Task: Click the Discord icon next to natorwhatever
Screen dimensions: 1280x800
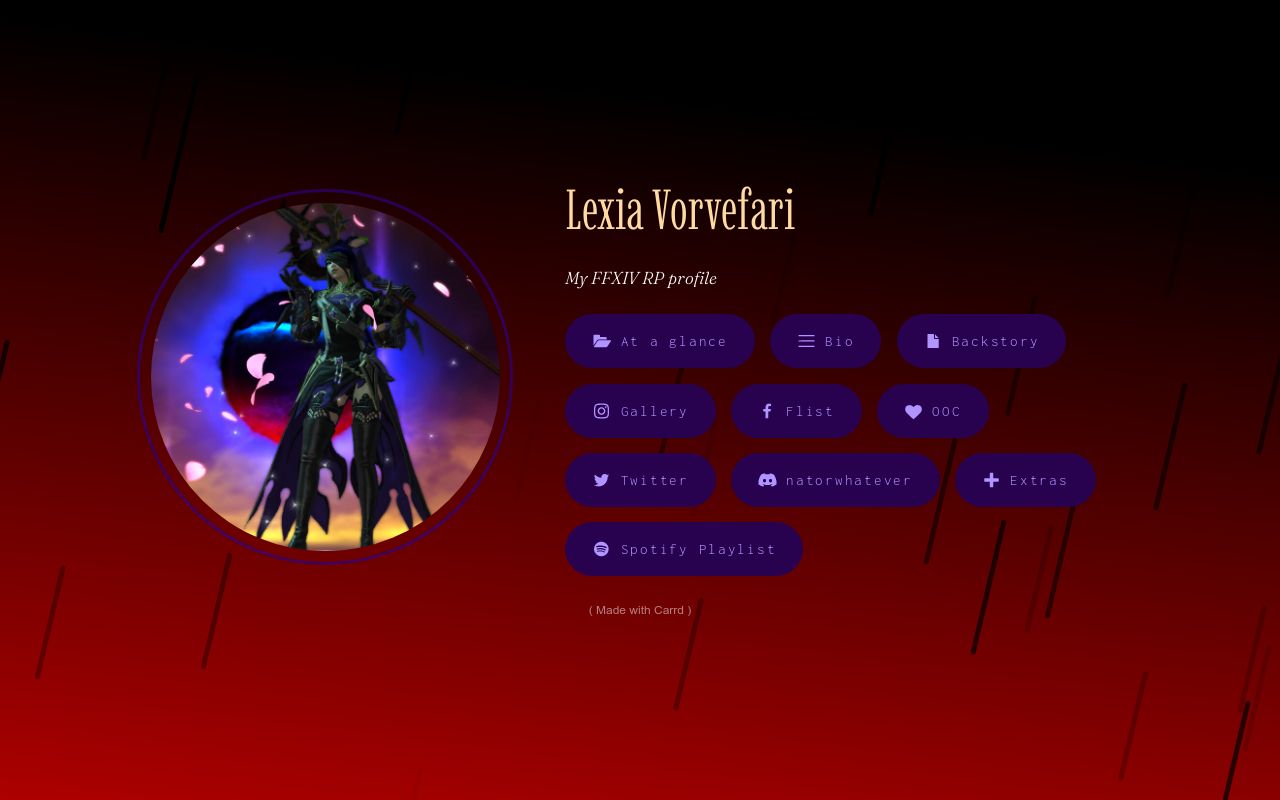Action: (x=767, y=480)
